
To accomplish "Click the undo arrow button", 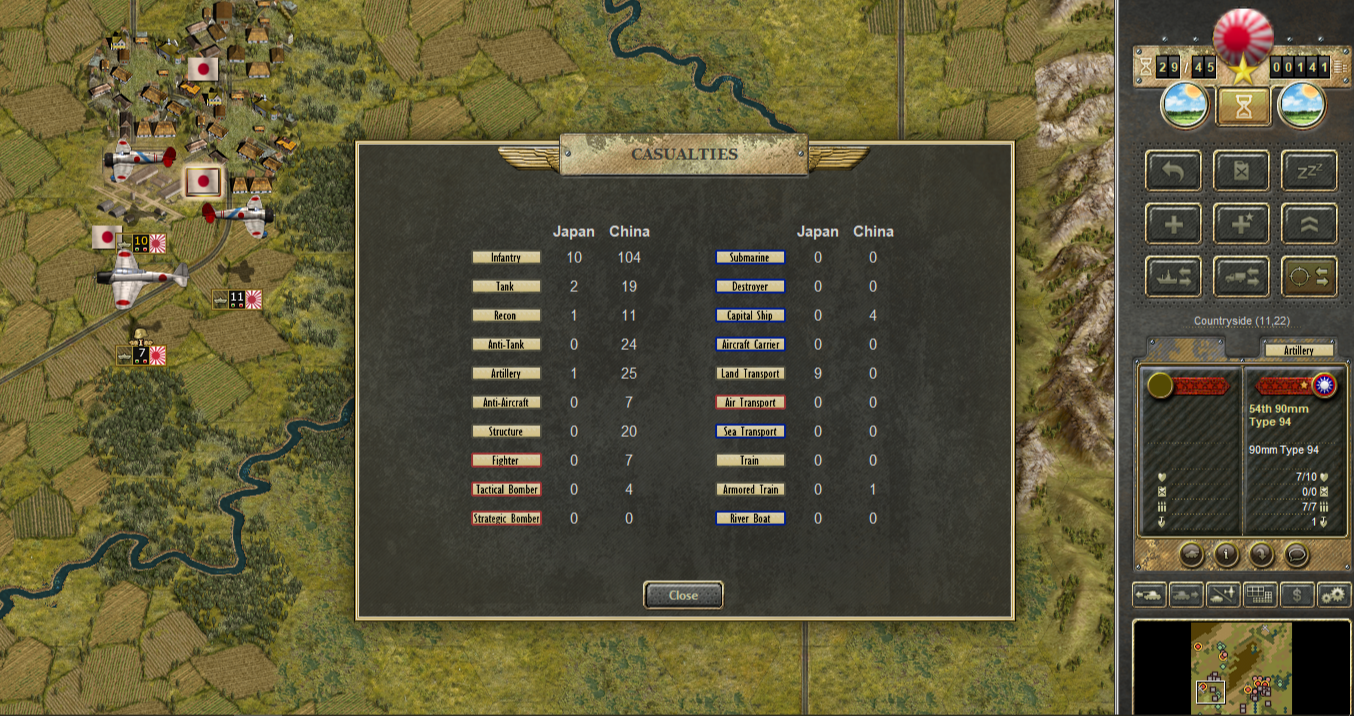I will point(1174,171).
